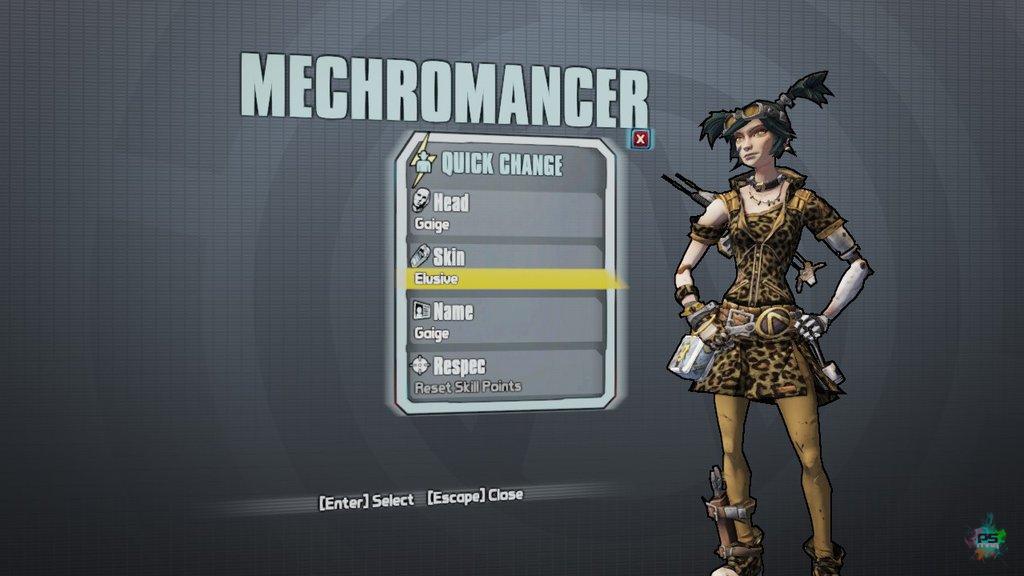The height and width of the screenshot is (576, 1024).
Task: Open the Head customization option
Action: point(505,212)
